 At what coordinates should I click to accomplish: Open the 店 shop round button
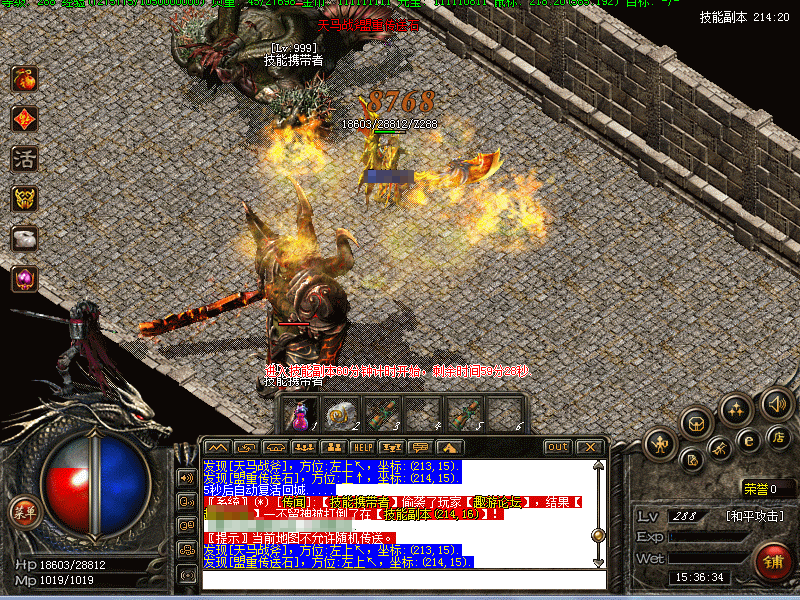(x=779, y=437)
